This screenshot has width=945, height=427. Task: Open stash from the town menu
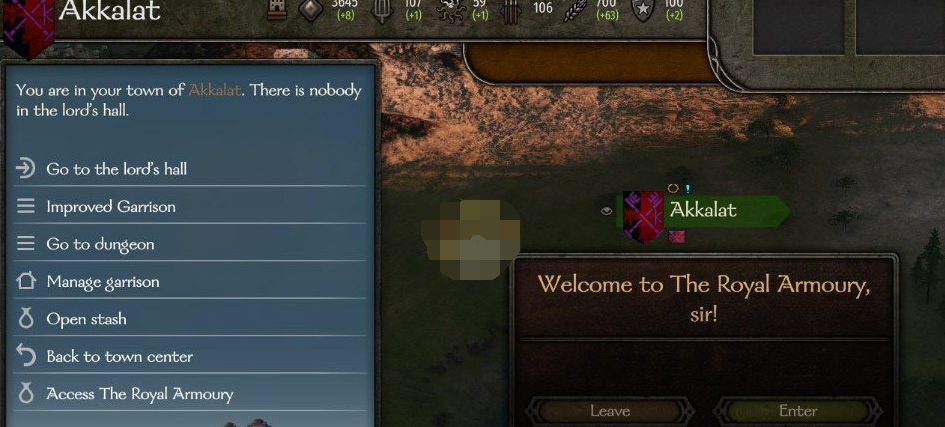coord(86,319)
